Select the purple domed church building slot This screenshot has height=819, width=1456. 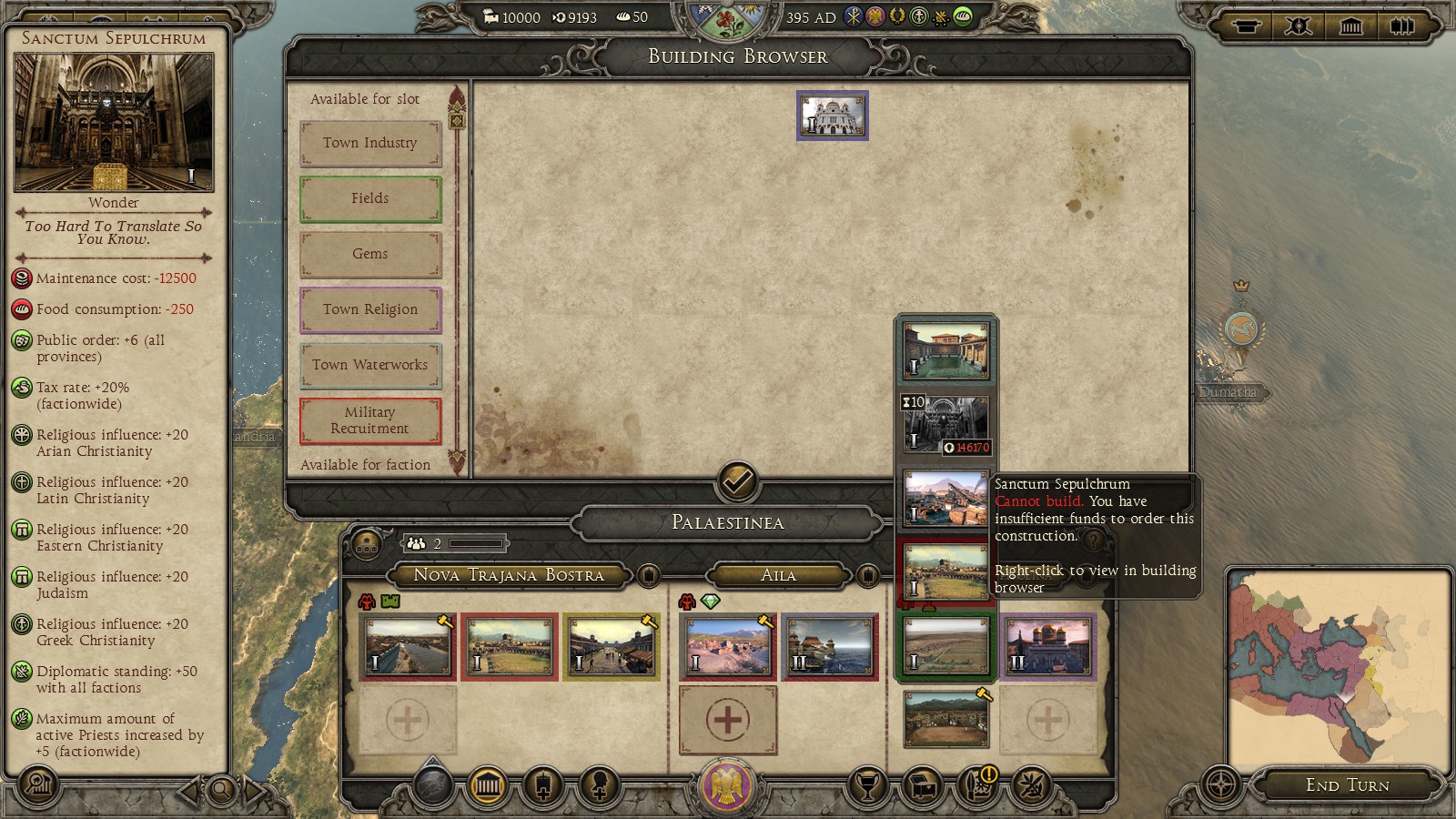[1047, 647]
